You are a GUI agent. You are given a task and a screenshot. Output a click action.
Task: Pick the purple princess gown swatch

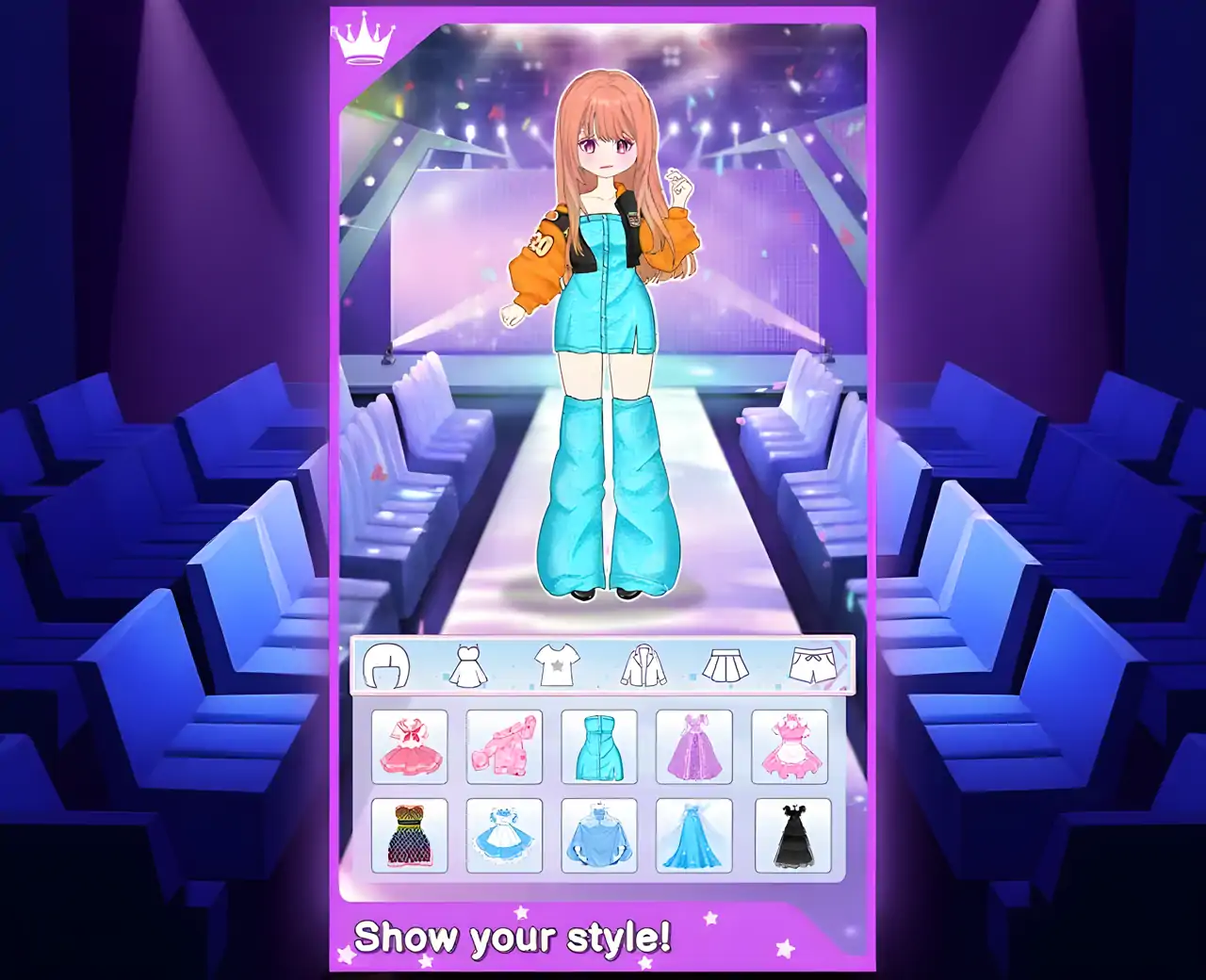(x=695, y=745)
